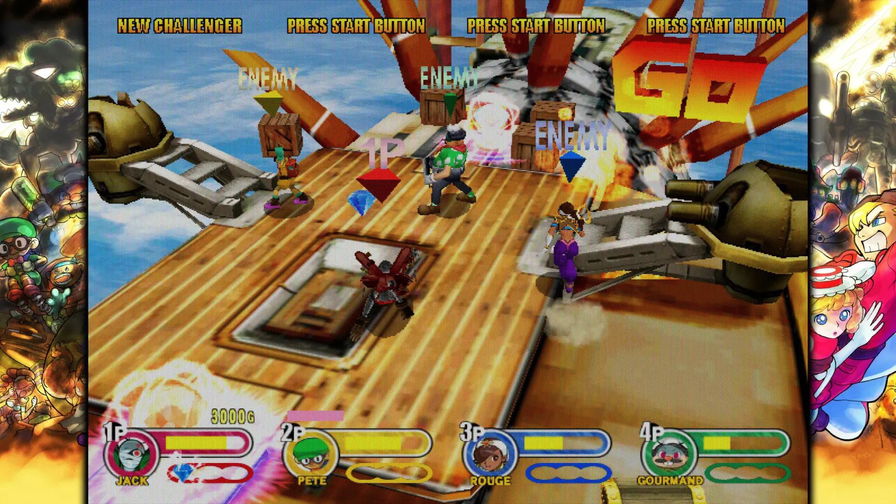Choose Rouge's 3P character portrait
Image resolution: width=896 pixels, height=504 pixels.
click(x=489, y=455)
